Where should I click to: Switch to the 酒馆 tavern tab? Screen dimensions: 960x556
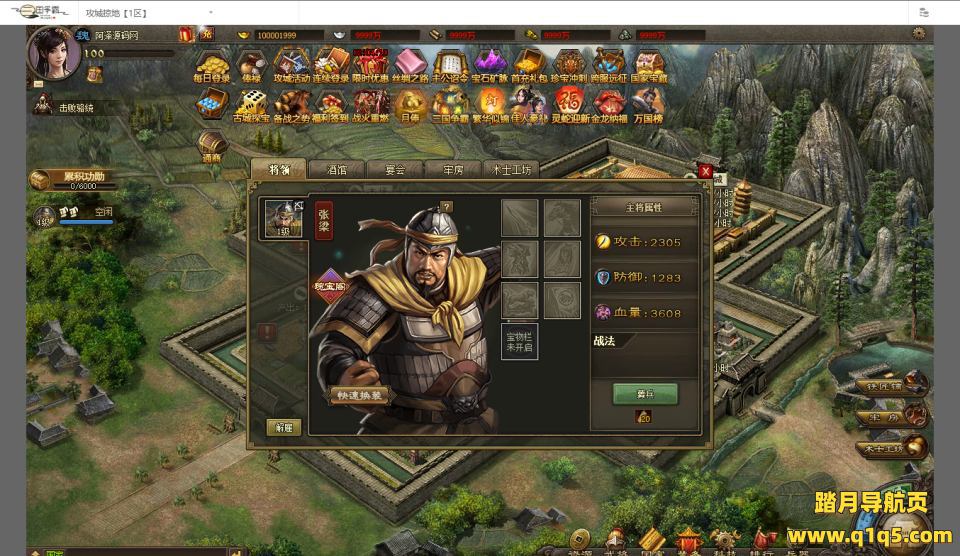click(x=335, y=169)
